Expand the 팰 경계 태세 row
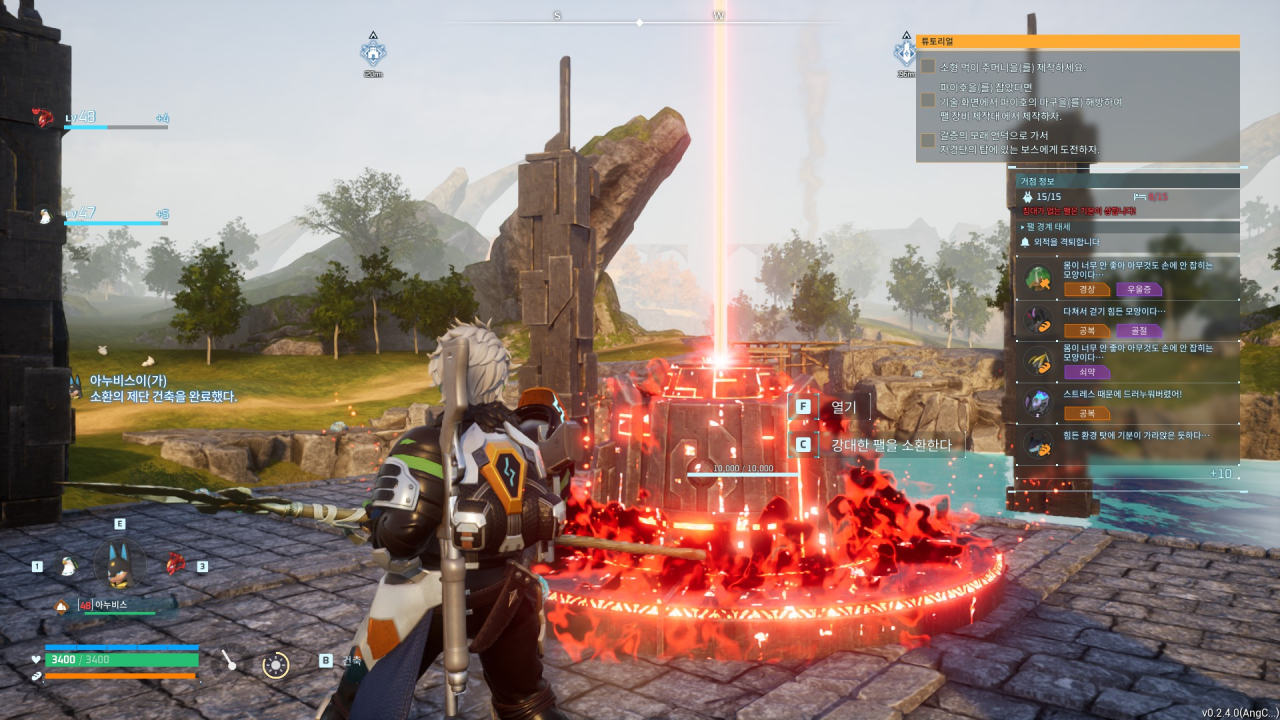The width and height of the screenshot is (1280, 720). click(1126, 227)
